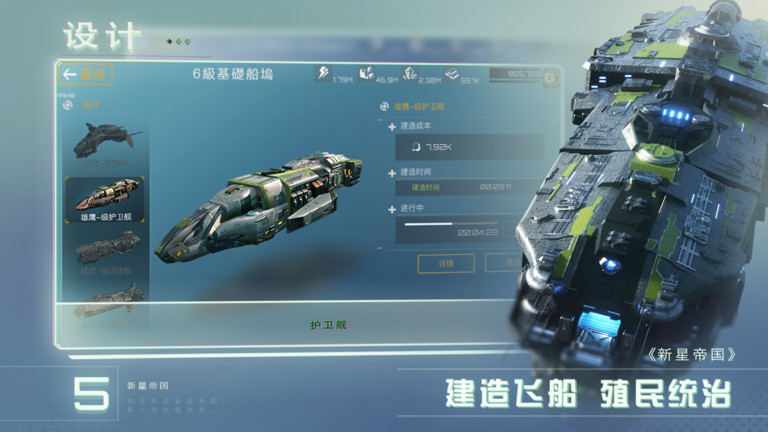This screenshot has width=768, height=432.
Task: Expand the 建造成本 section
Action: [392, 126]
